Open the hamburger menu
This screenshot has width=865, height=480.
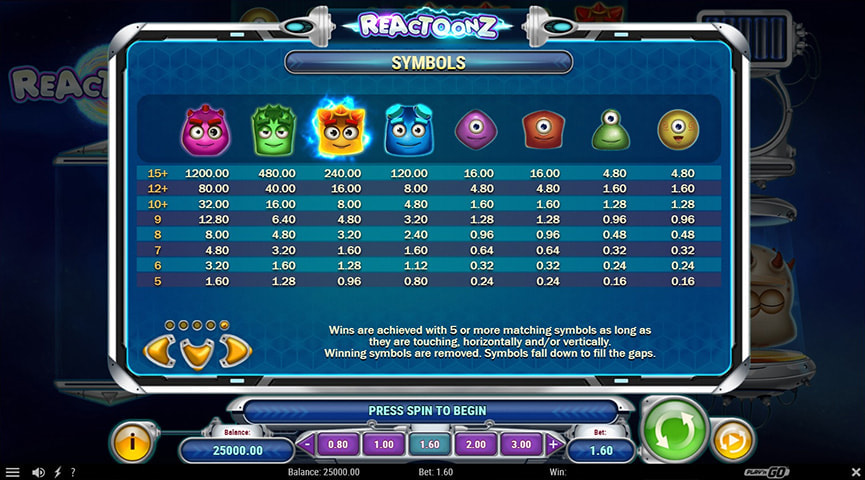12,472
